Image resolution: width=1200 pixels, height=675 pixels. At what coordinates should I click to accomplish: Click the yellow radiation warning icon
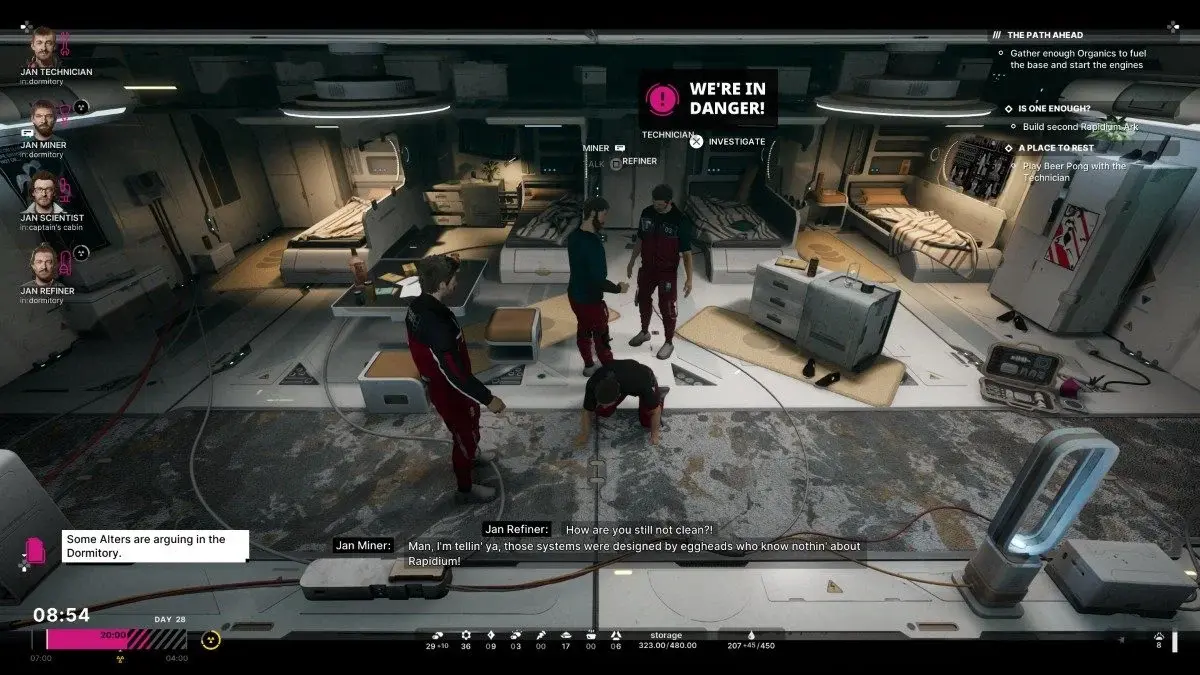pyautogui.click(x=210, y=639)
